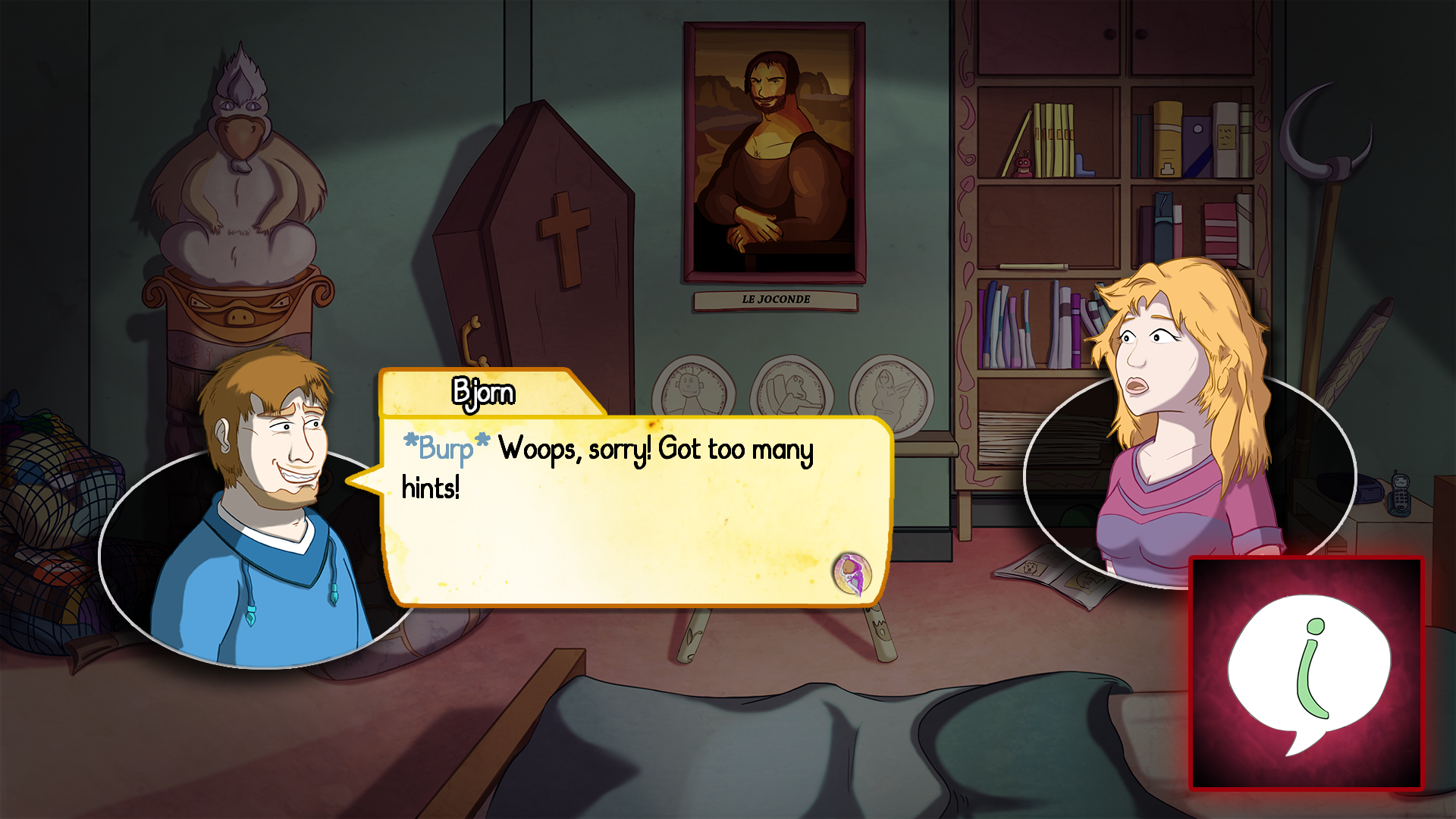Open the hint speech bubble button

1307,673
